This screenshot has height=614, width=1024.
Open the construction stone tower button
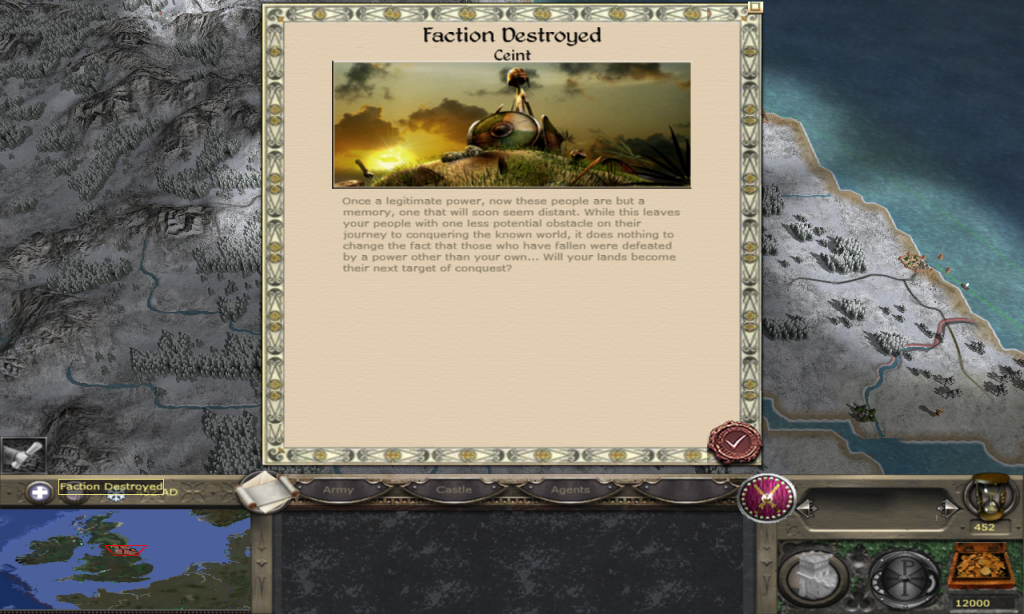coord(813,573)
